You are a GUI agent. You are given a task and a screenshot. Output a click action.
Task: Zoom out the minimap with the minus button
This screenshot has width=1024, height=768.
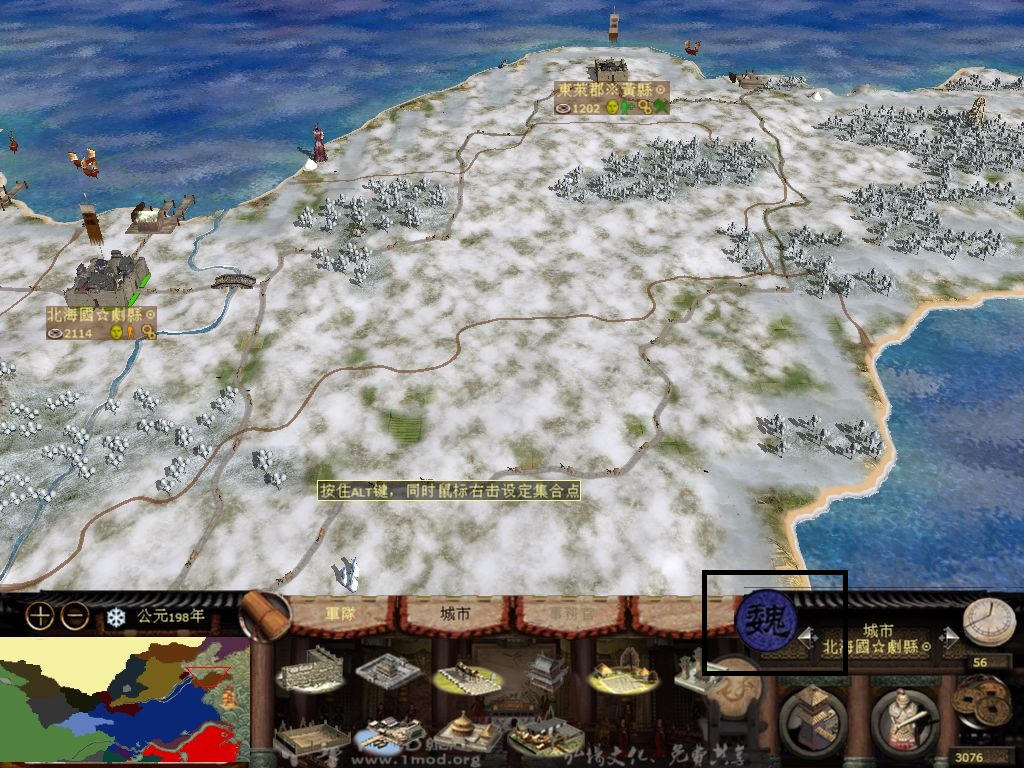coord(75,616)
